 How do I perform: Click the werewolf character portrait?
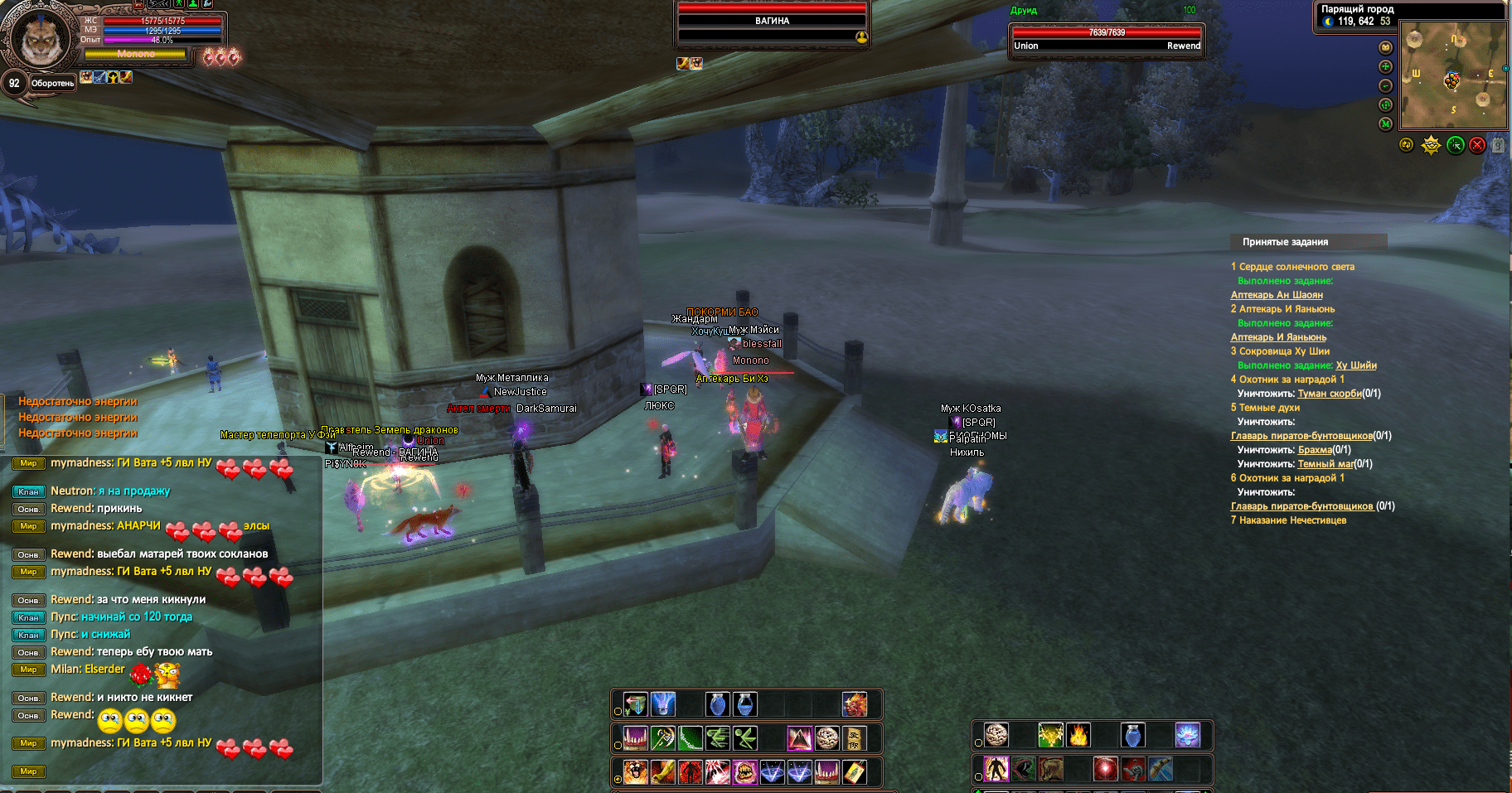[38, 37]
